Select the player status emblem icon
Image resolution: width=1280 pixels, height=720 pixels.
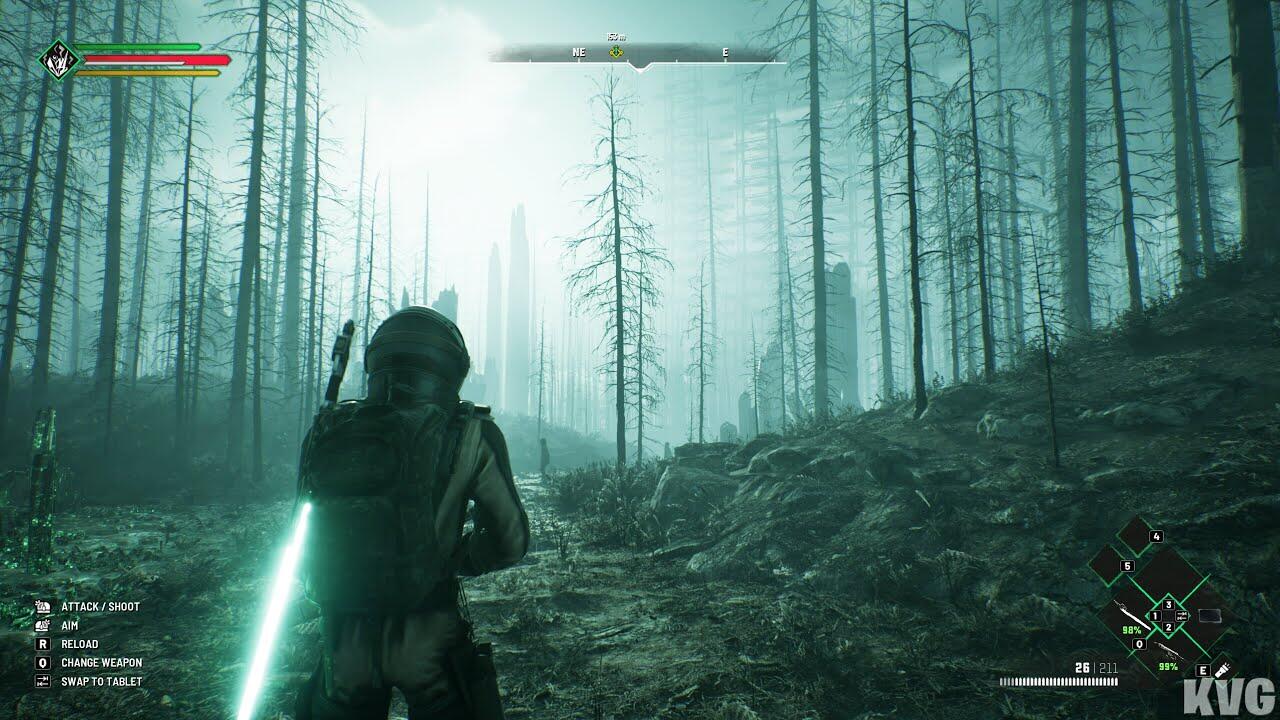(56, 59)
